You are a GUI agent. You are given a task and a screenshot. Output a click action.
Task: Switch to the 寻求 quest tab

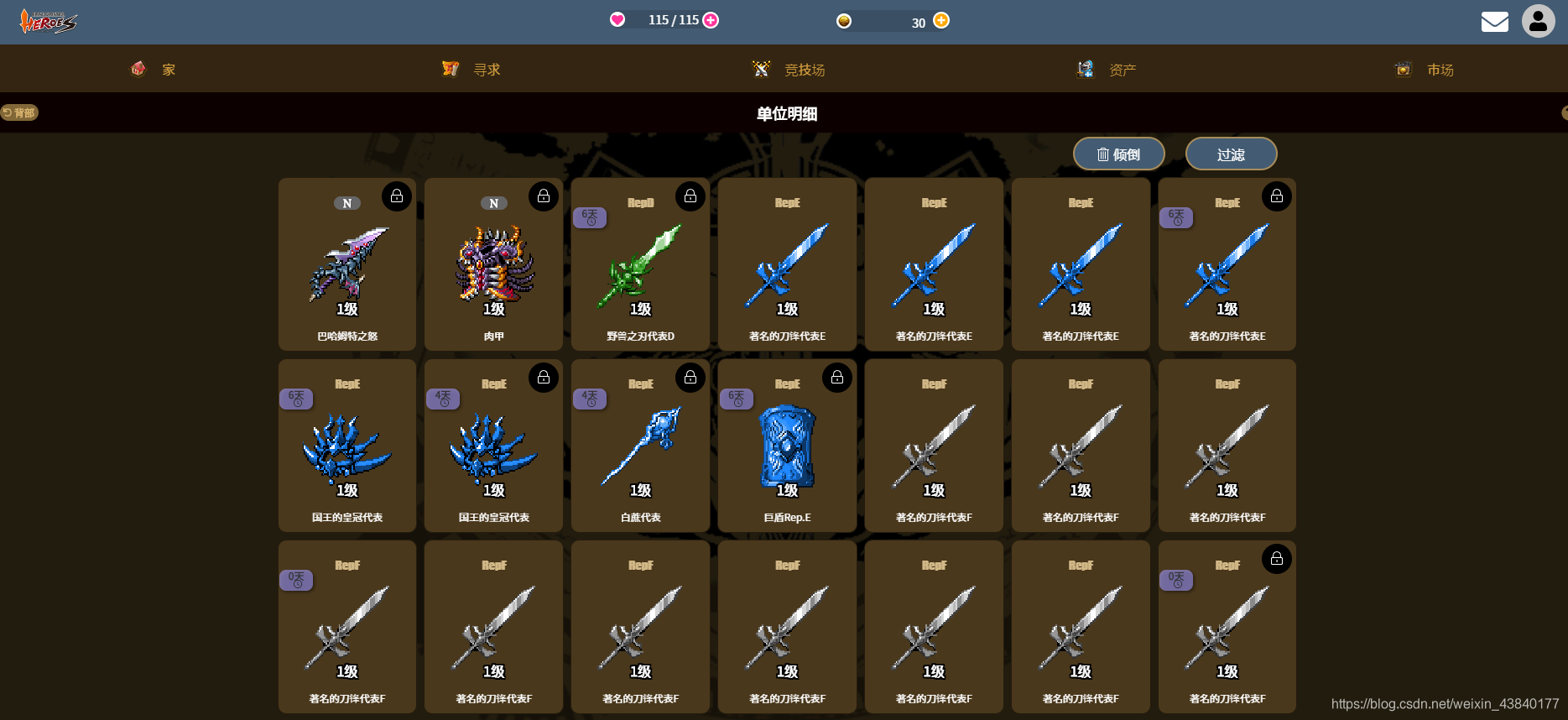pos(471,70)
